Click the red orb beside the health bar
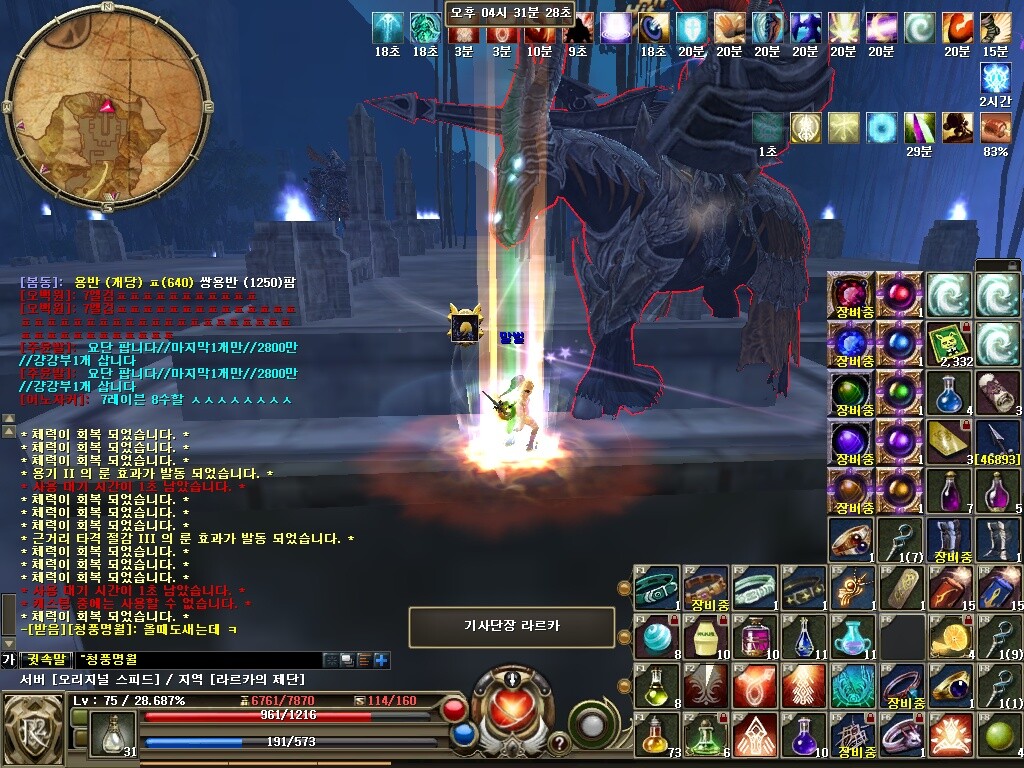The image size is (1024, 768). pyautogui.click(x=455, y=711)
